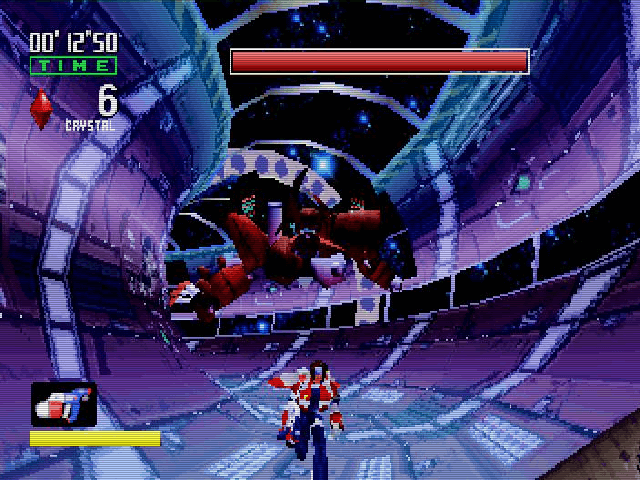640x480 pixels.
Task: Click the red crystal icon
Action: (42, 109)
